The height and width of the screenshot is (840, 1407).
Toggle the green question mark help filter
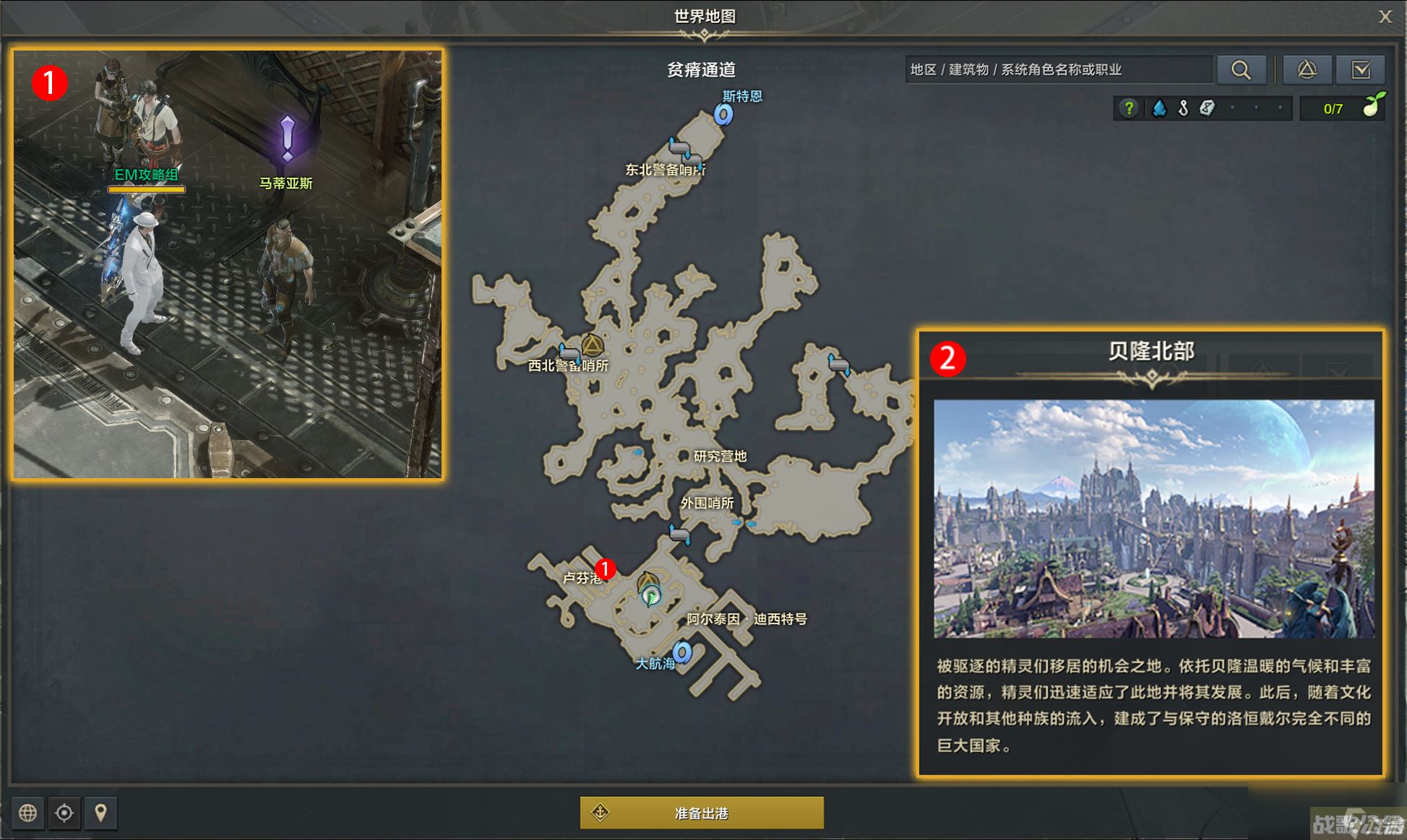tap(1128, 108)
